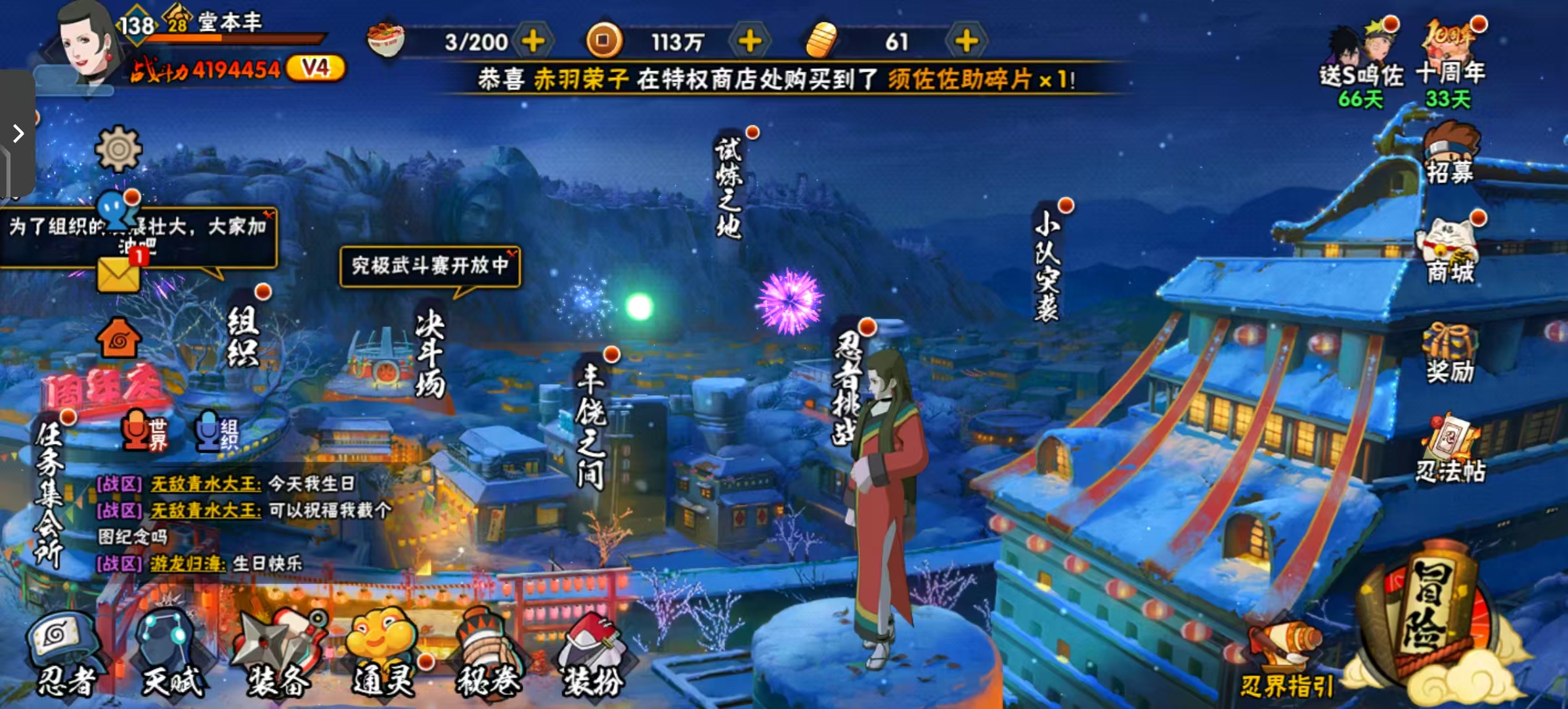The width and height of the screenshot is (1568, 709).
Task: Open the 装备 equipment menu
Action: [x=279, y=653]
